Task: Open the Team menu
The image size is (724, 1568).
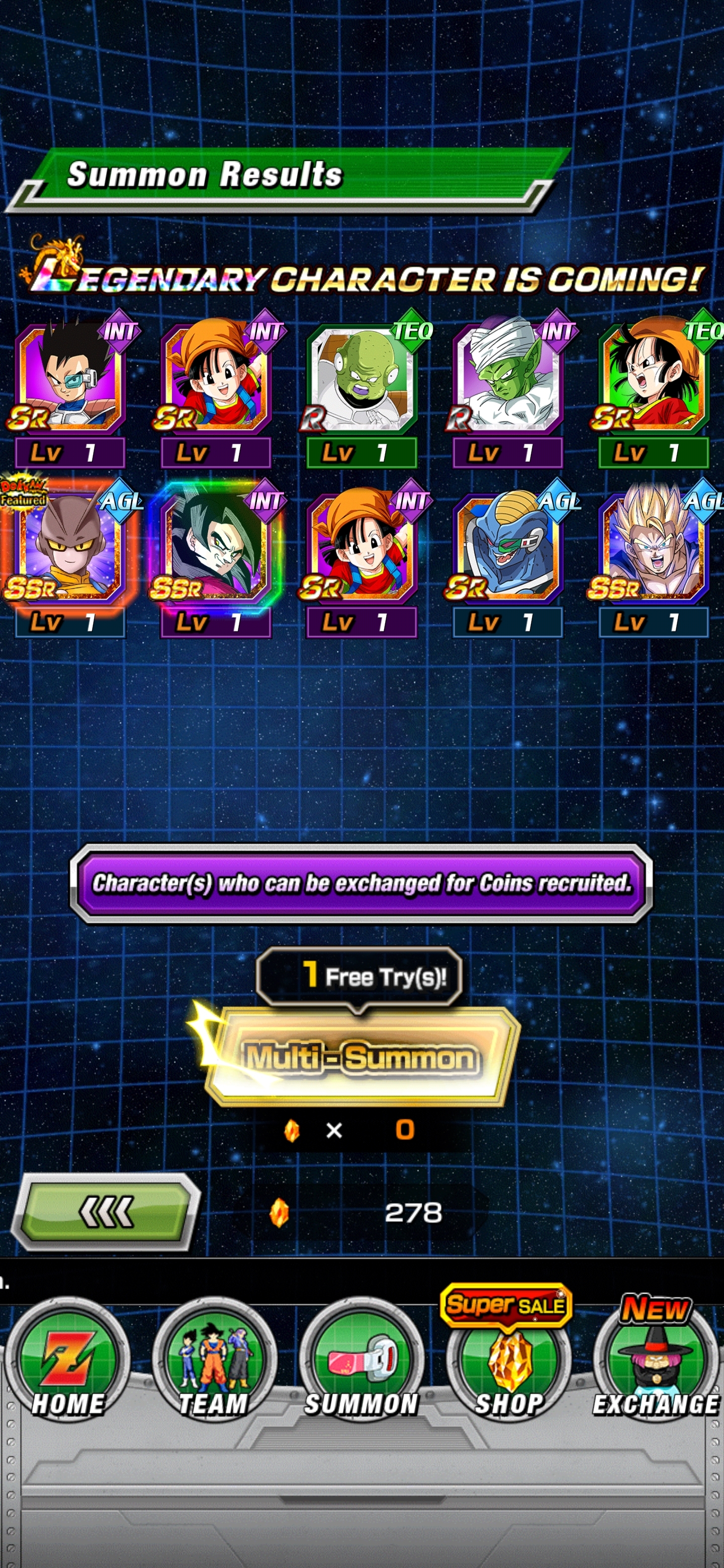Action: click(214, 1364)
